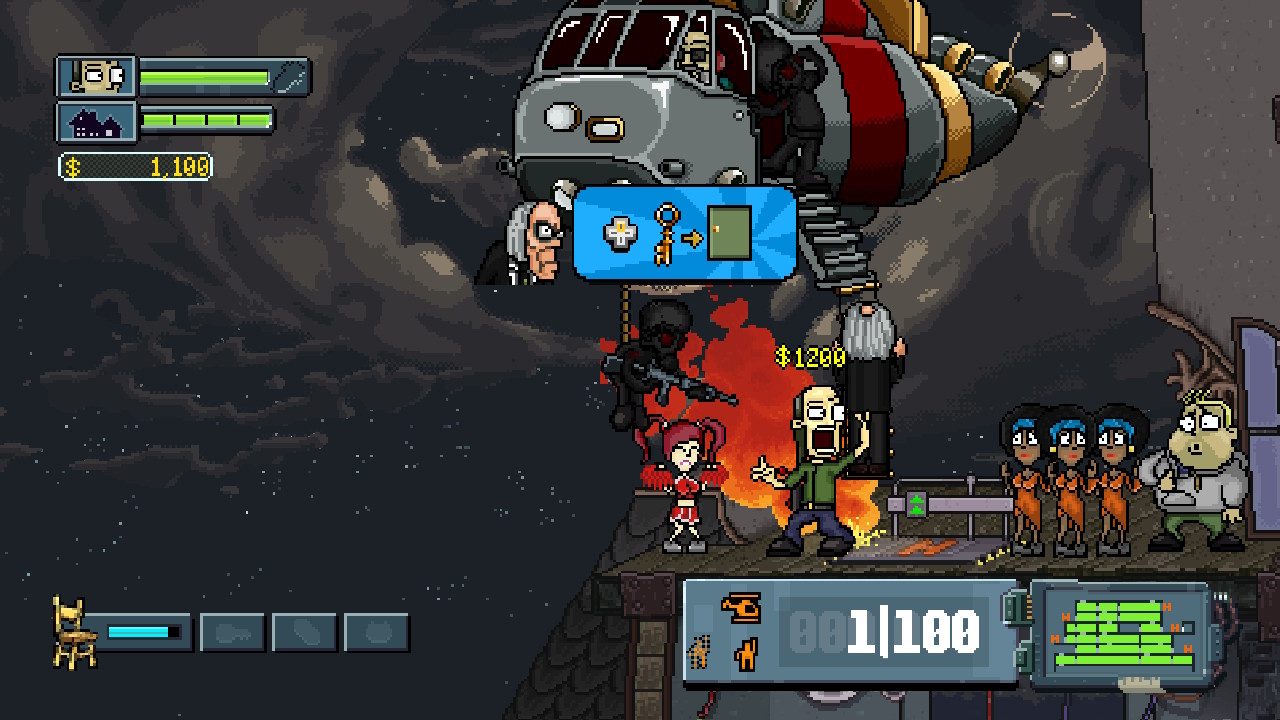Screen dimensions: 1280x720
Task: Select the locked key inventory slot
Action: (x=232, y=633)
